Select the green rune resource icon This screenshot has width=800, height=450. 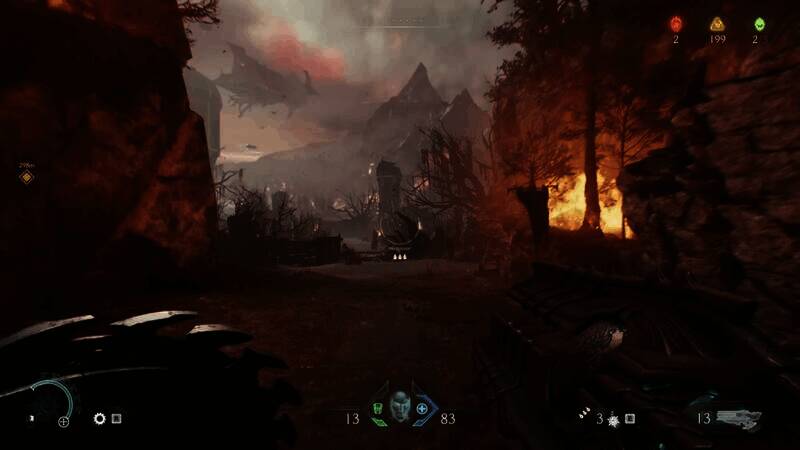[758, 24]
